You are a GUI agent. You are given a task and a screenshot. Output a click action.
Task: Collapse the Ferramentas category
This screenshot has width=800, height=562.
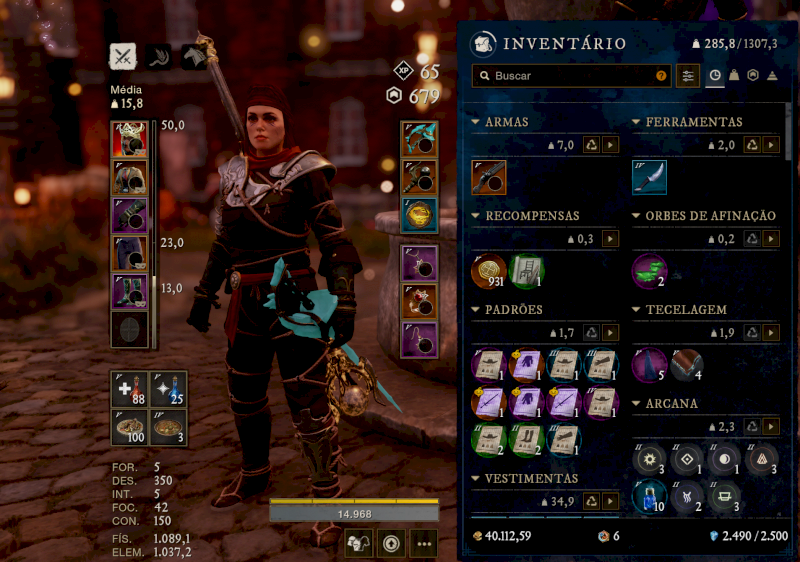pos(637,122)
